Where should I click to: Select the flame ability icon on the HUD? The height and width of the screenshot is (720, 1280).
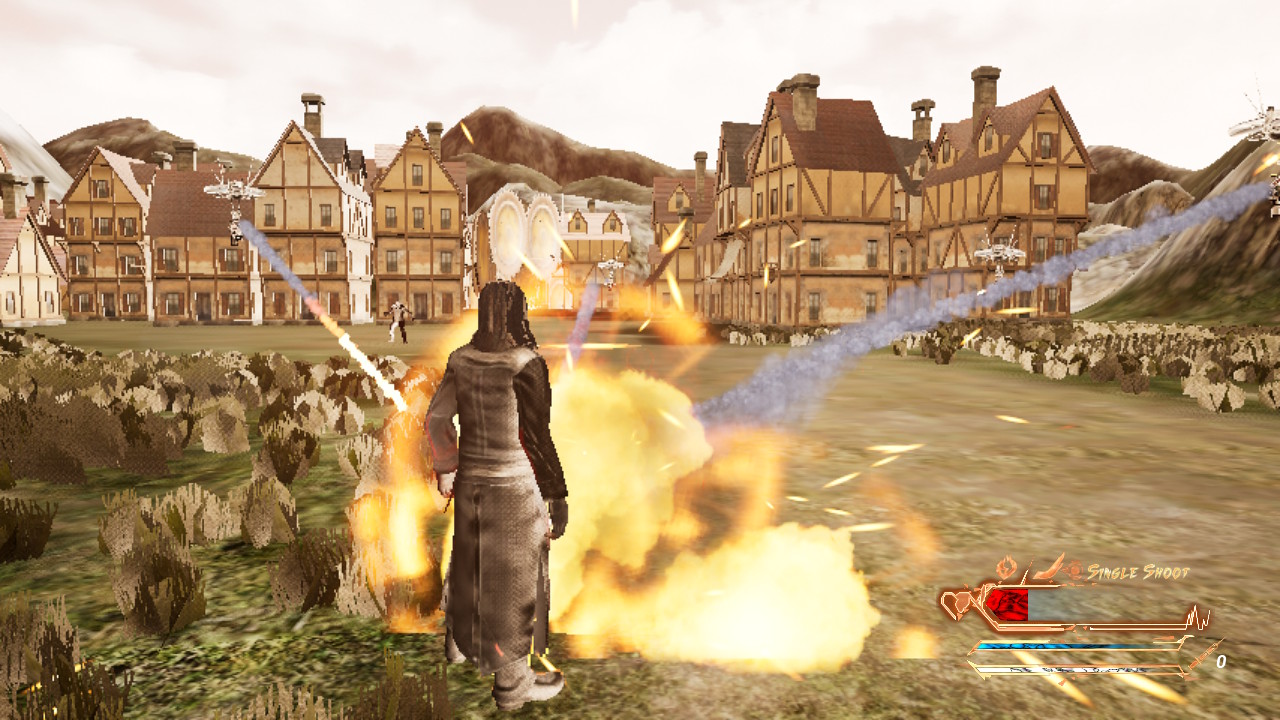[x=1006, y=565]
